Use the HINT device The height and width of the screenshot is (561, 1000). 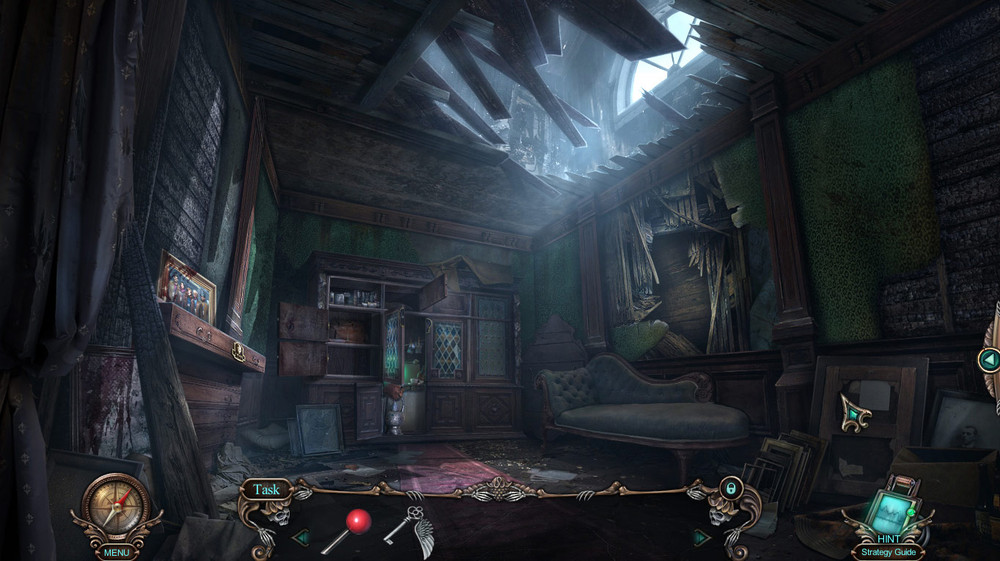click(x=887, y=510)
